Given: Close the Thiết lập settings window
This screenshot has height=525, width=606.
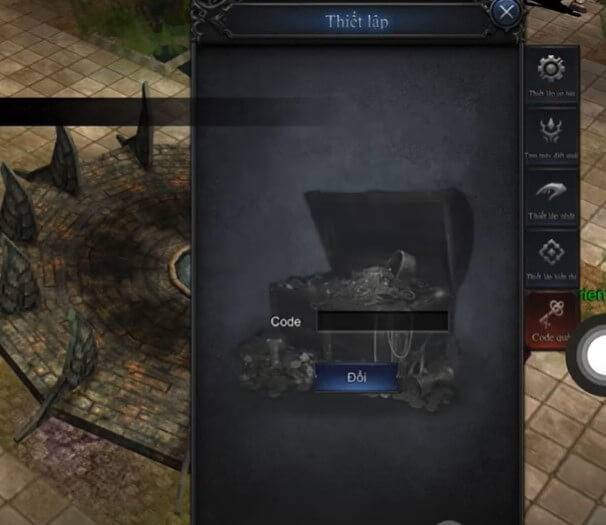Looking at the screenshot, I should coord(507,12).
